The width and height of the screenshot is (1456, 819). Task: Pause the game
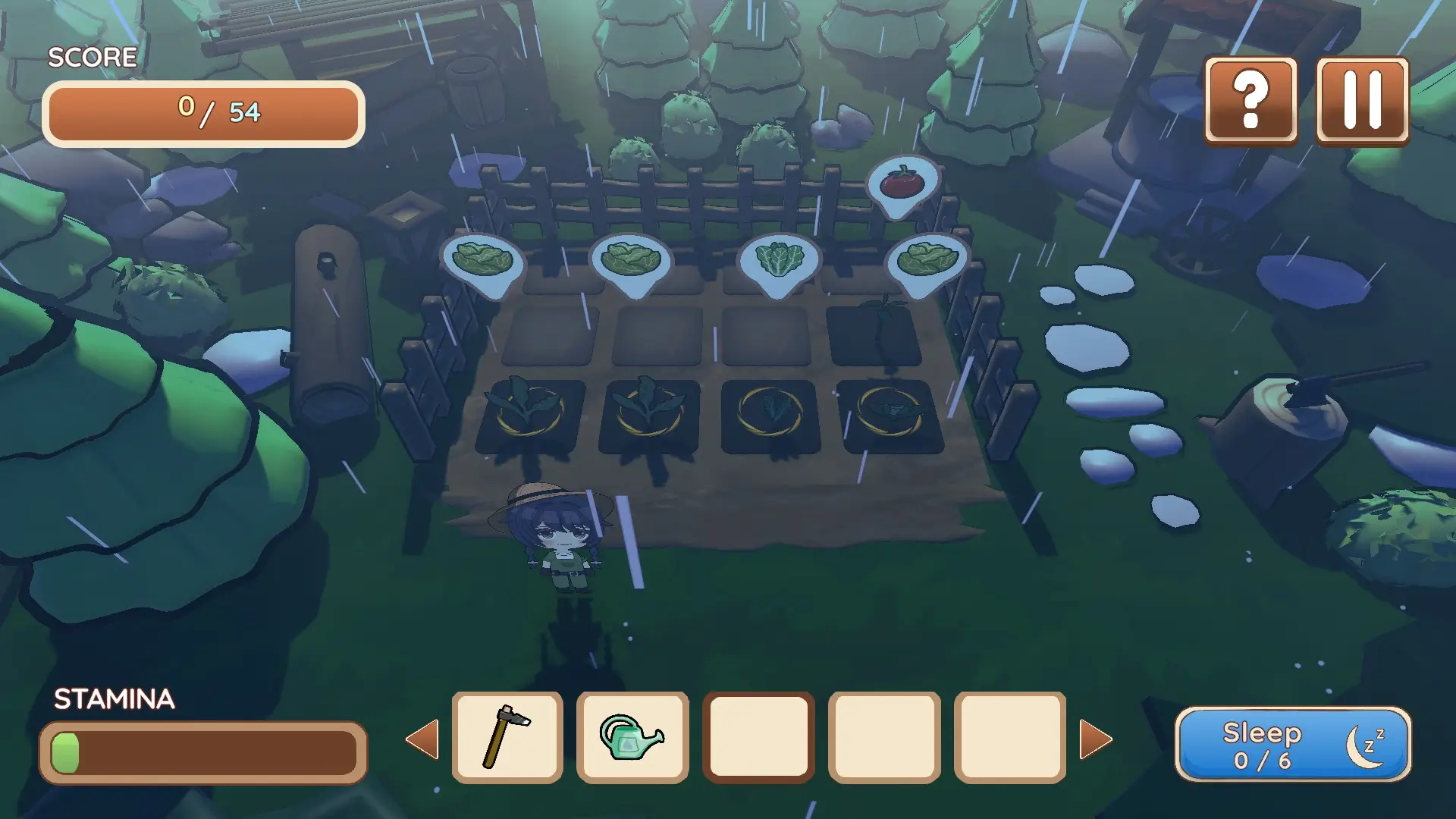(x=1363, y=99)
